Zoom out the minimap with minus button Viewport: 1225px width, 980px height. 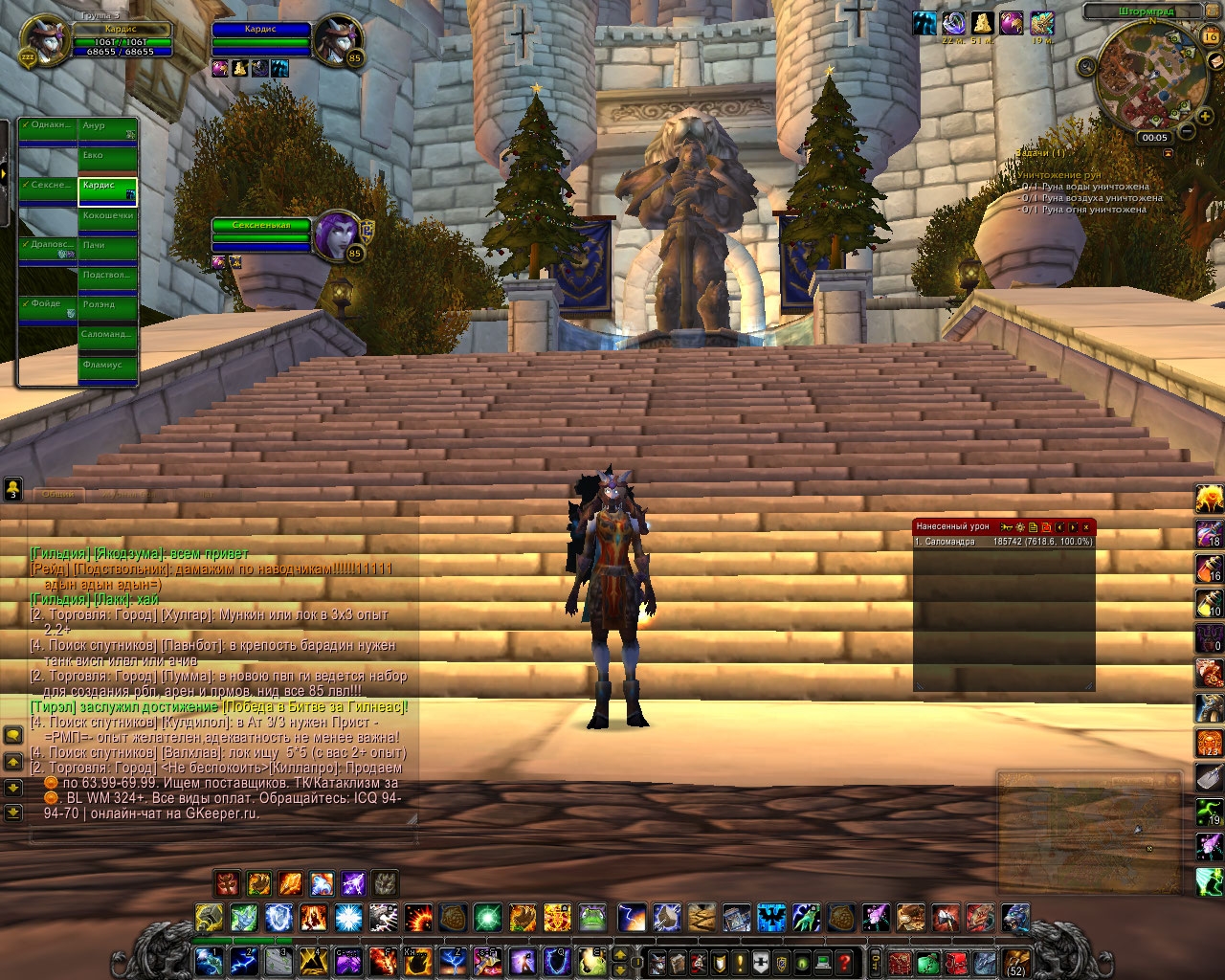click(1186, 131)
